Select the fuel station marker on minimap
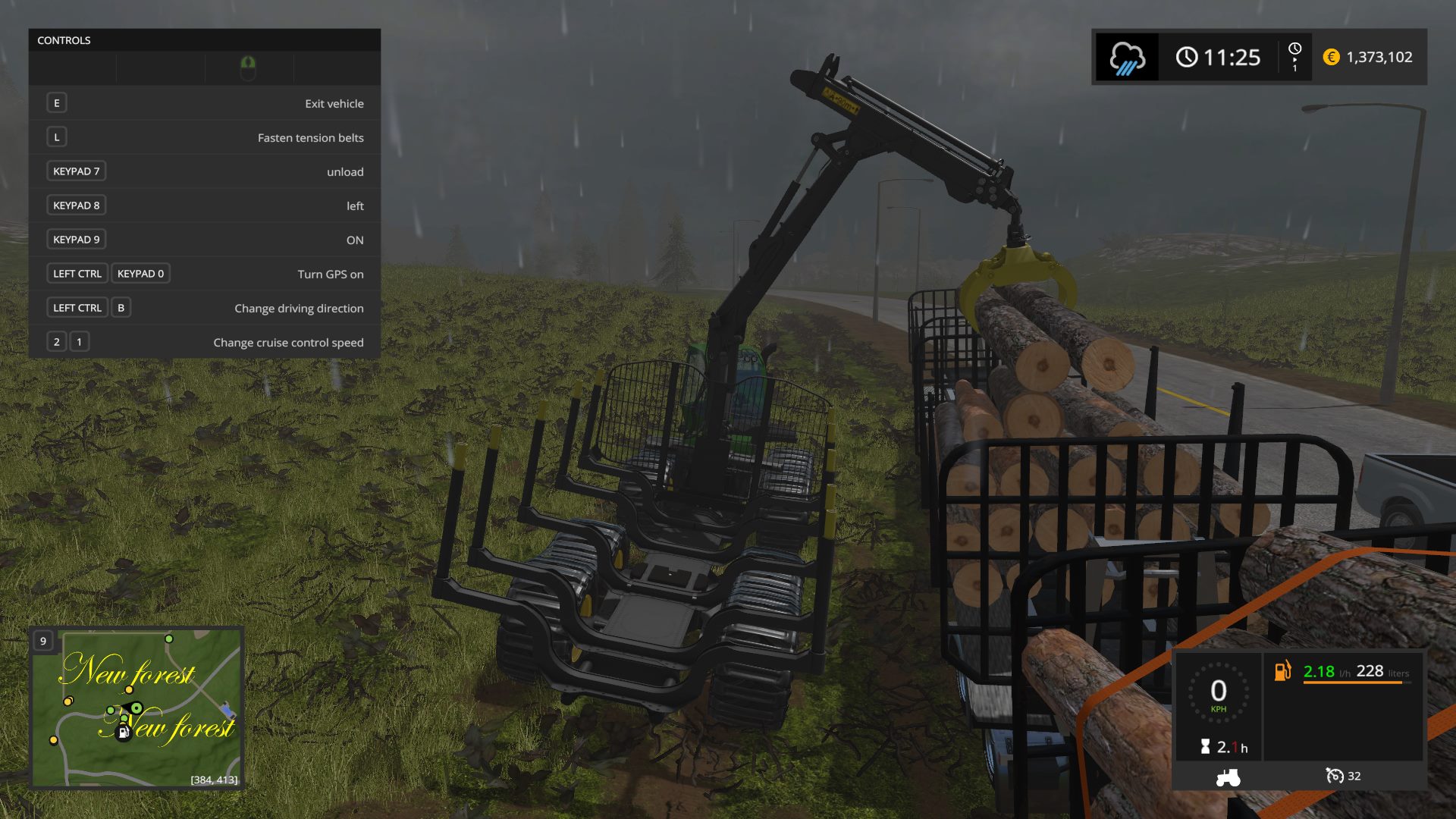This screenshot has width=1456, height=819. pos(123,733)
